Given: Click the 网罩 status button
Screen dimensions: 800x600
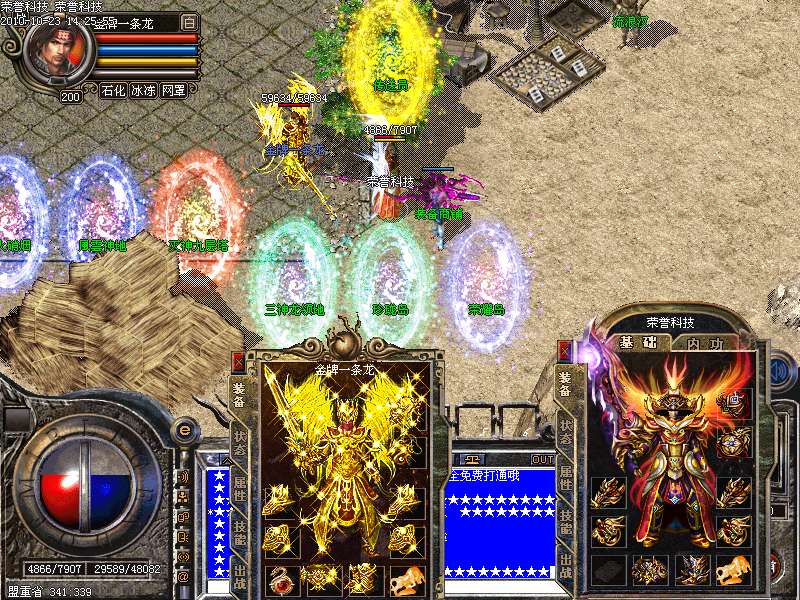Looking at the screenshot, I should (x=174, y=90).
